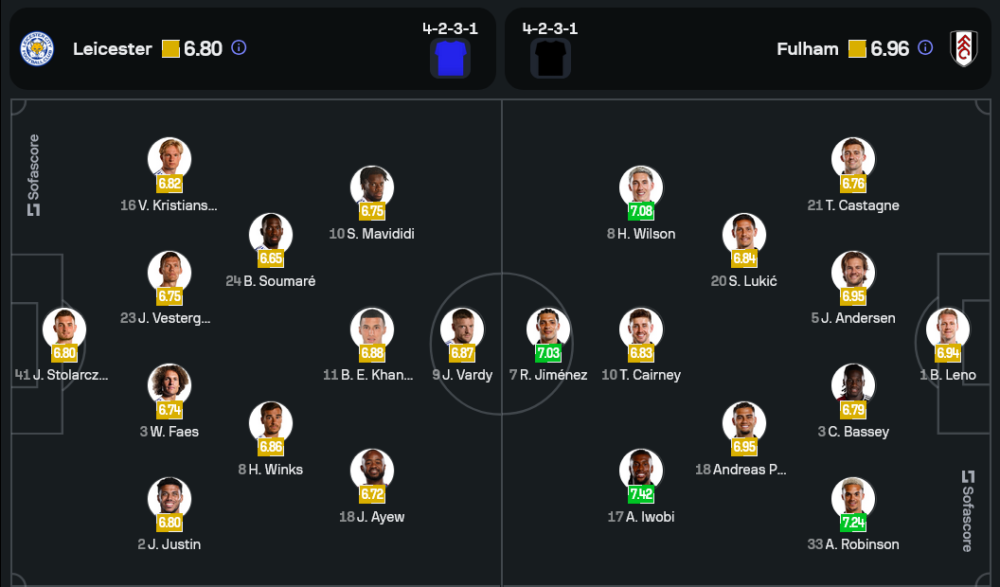Open C. Bassey's player profile
Screen dimensions: 1000x587
[853, 386]
